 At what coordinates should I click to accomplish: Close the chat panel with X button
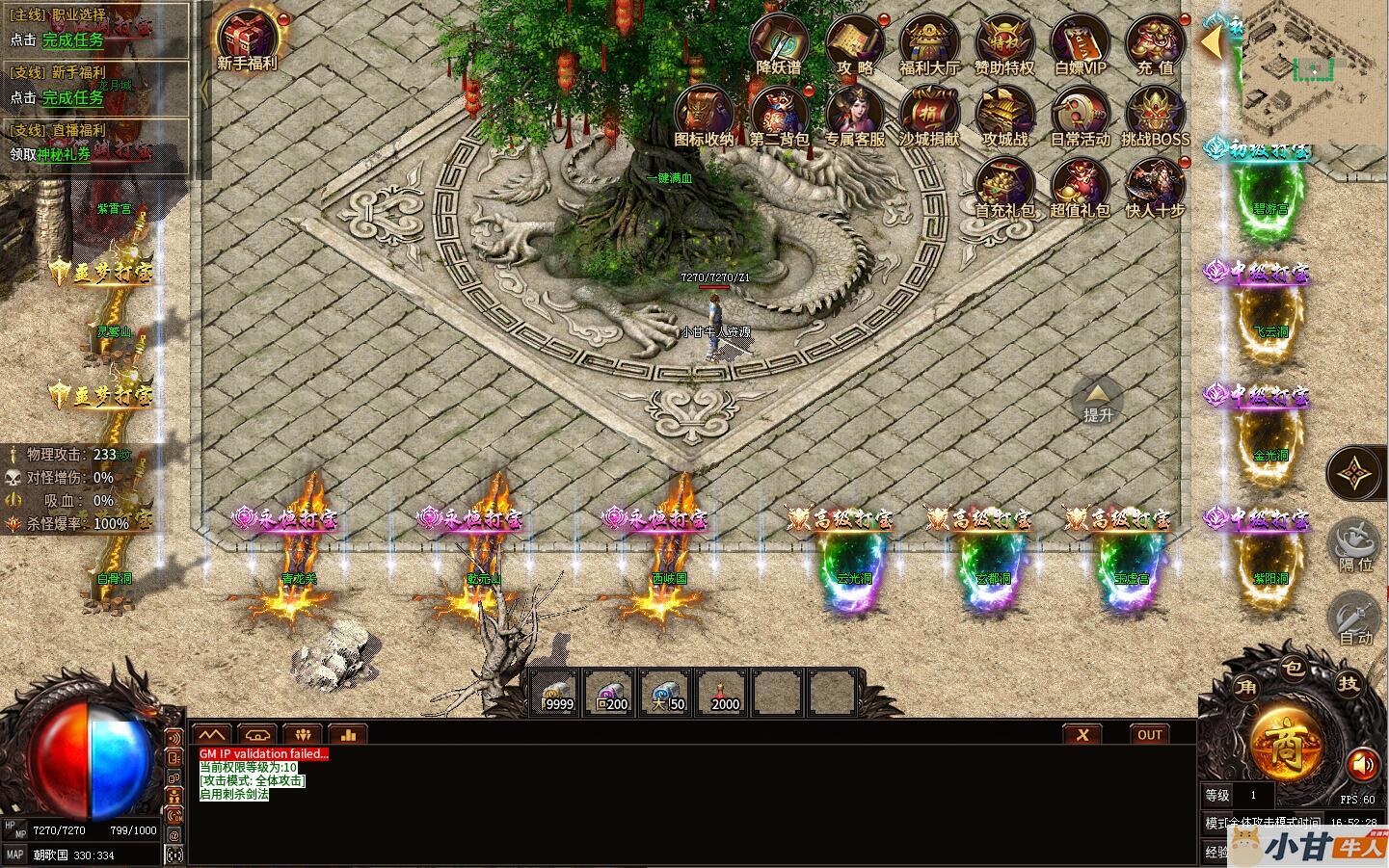(x=1082, y=734)
